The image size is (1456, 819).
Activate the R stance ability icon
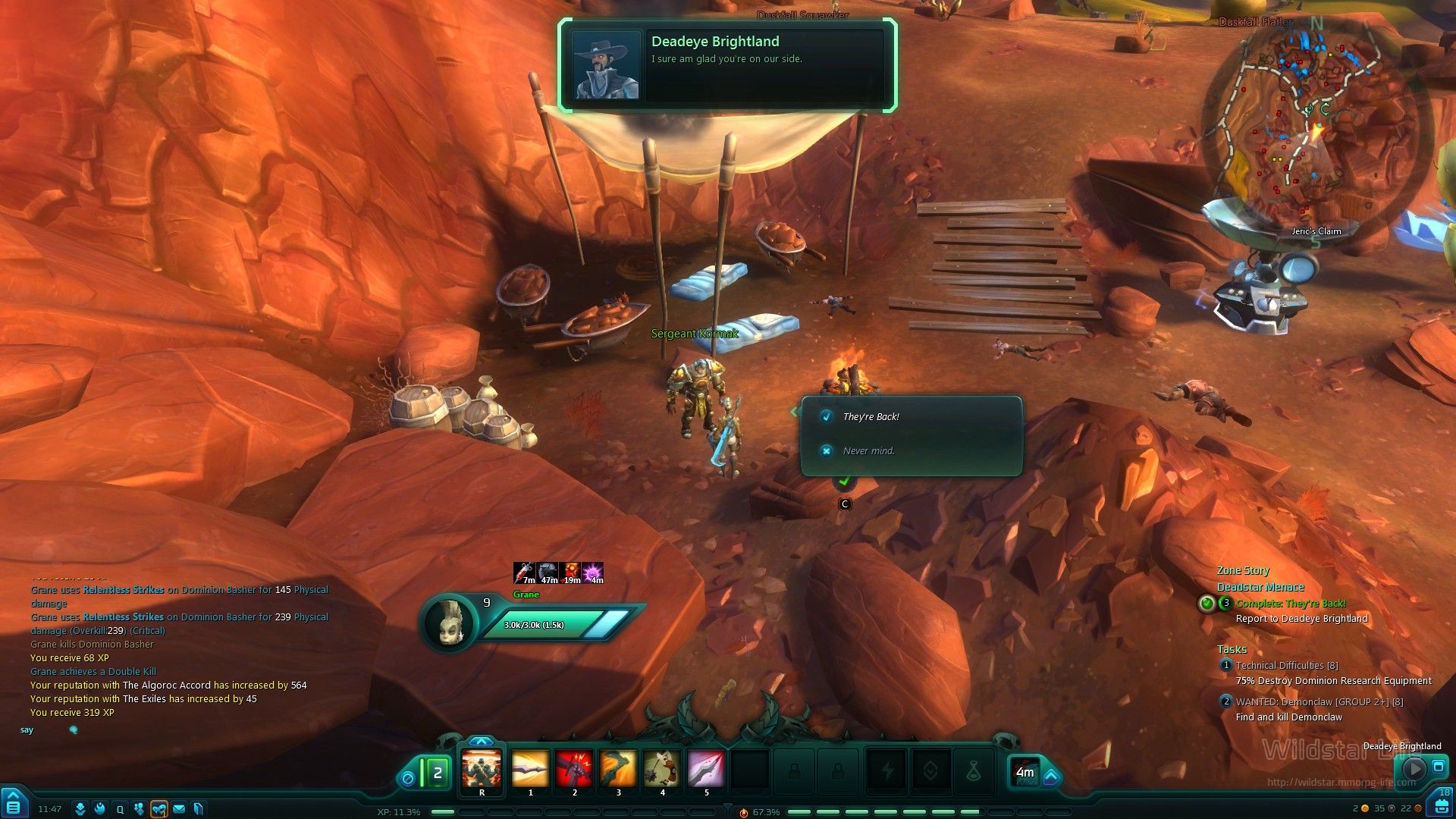coord(482,769)
